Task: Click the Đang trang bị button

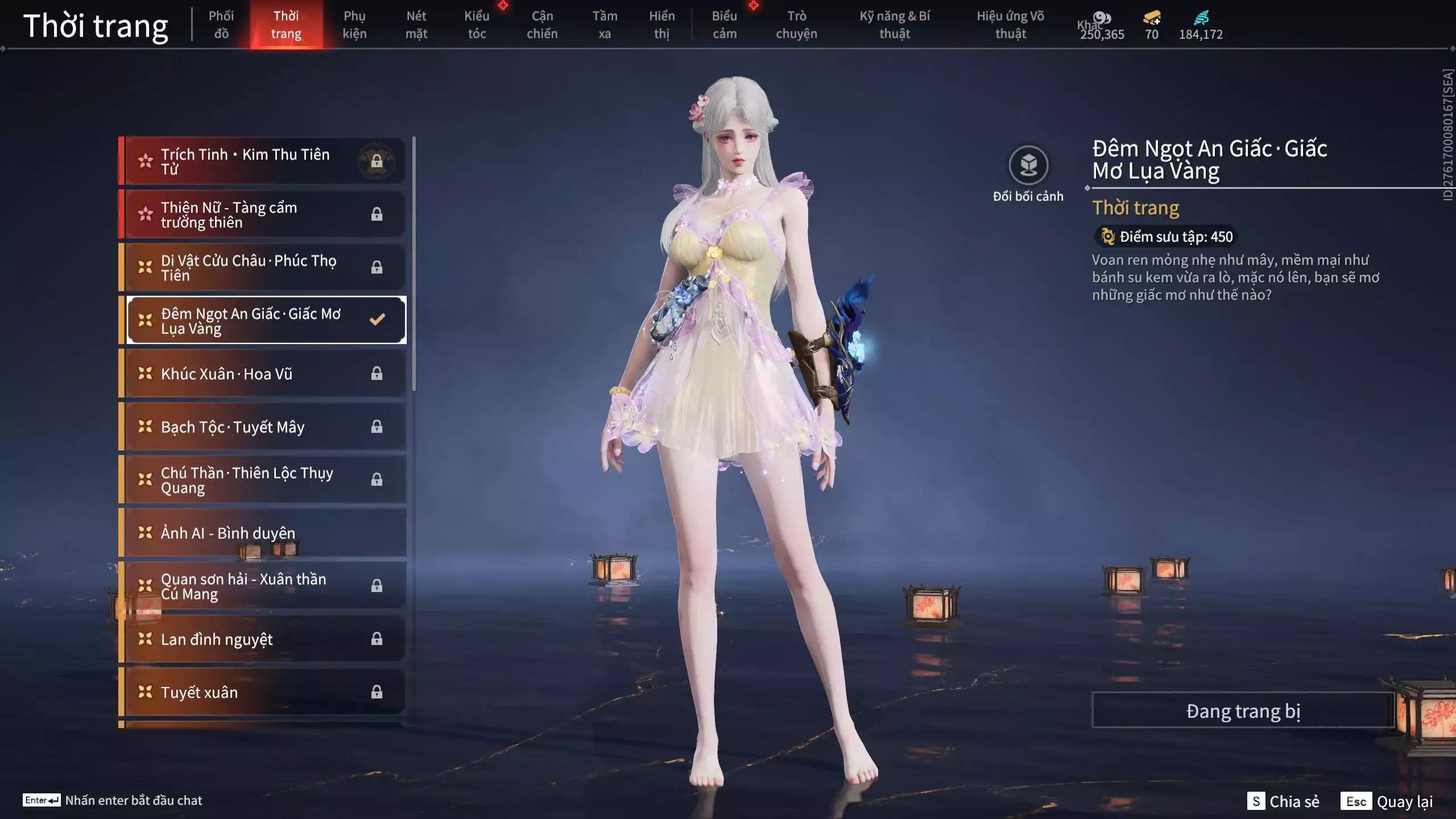Action: tap(1243, 711)
